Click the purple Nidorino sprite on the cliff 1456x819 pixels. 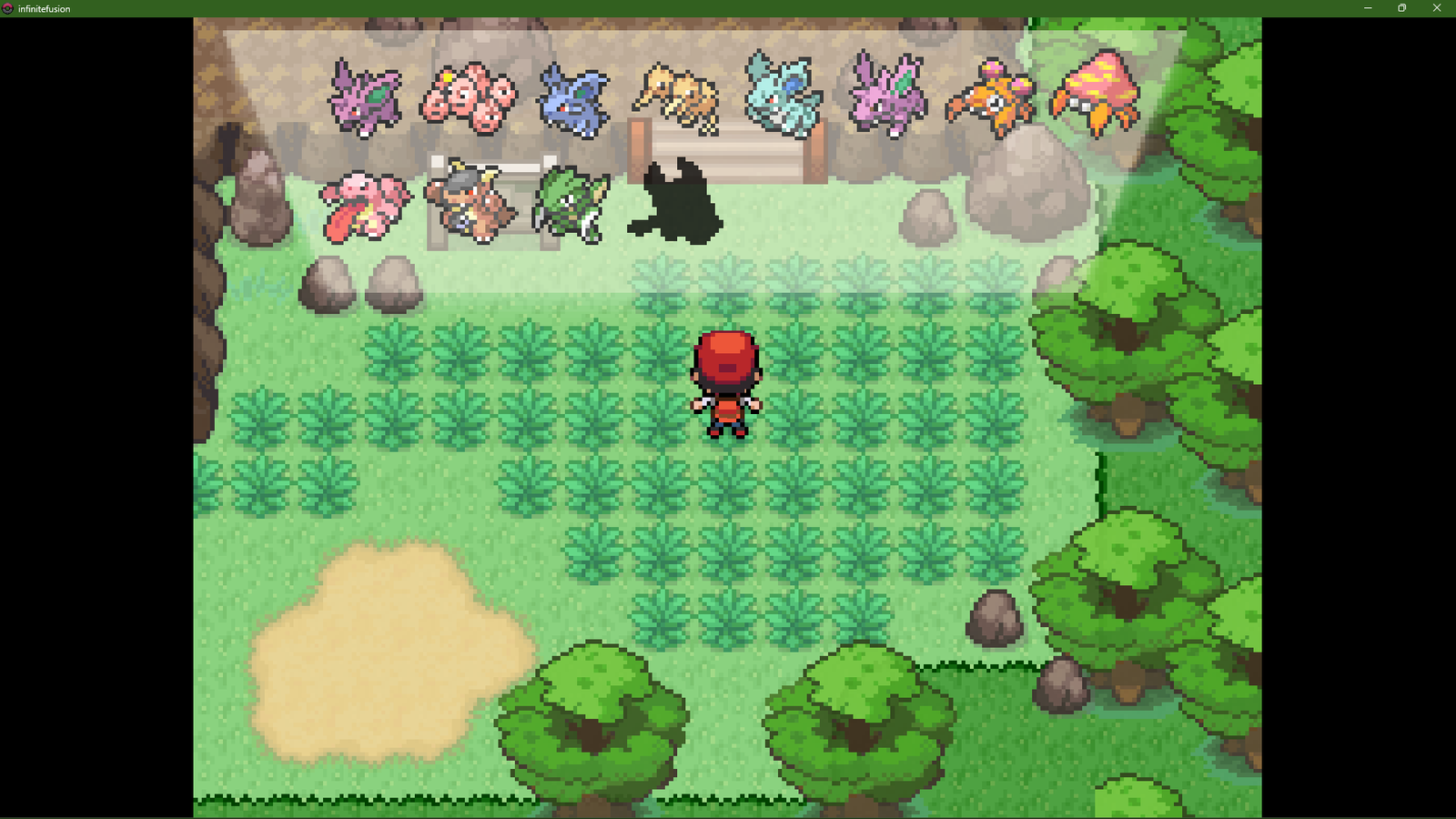(364, 96)
